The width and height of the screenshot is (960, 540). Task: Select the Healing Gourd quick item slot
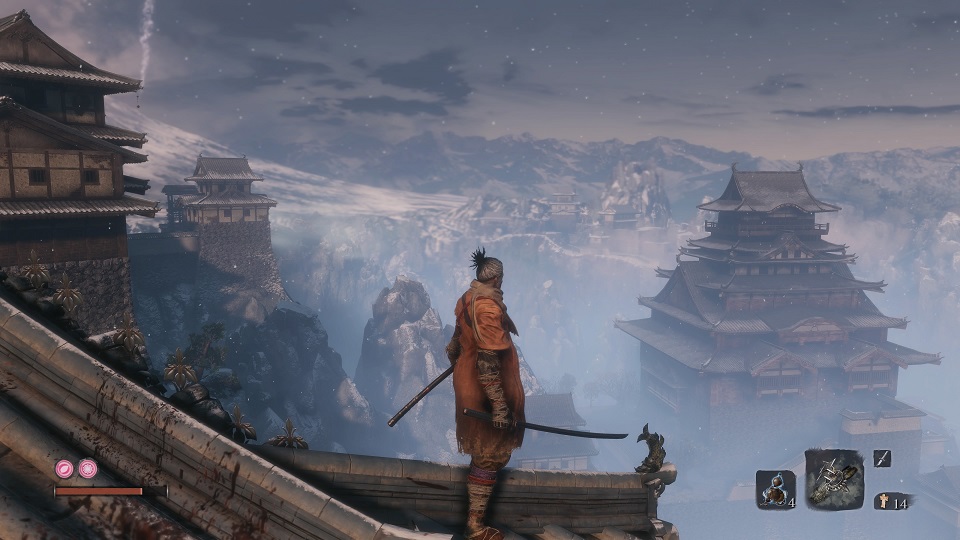(775, 489)
